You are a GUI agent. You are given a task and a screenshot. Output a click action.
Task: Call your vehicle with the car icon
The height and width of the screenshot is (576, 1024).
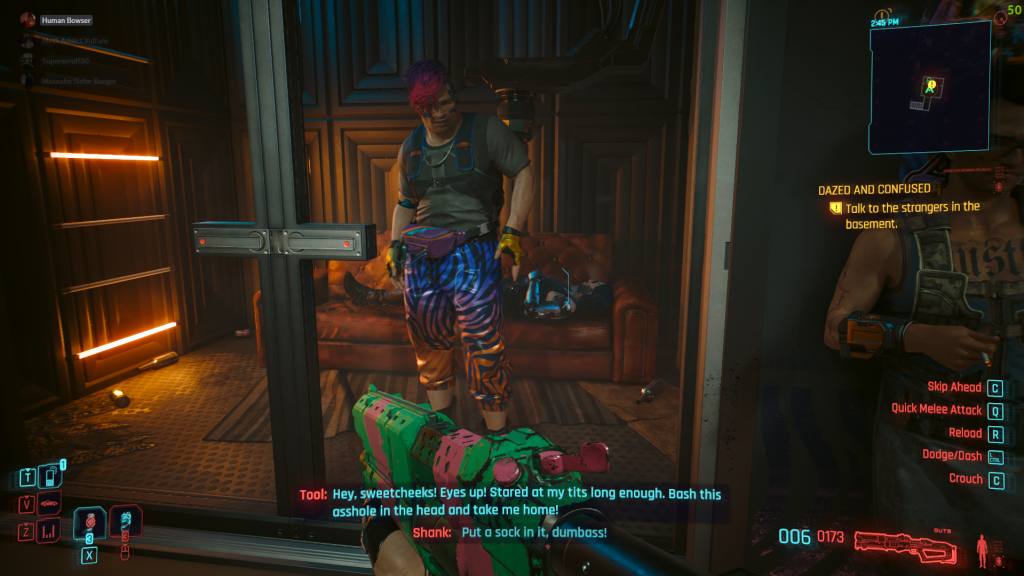(50, 503)
